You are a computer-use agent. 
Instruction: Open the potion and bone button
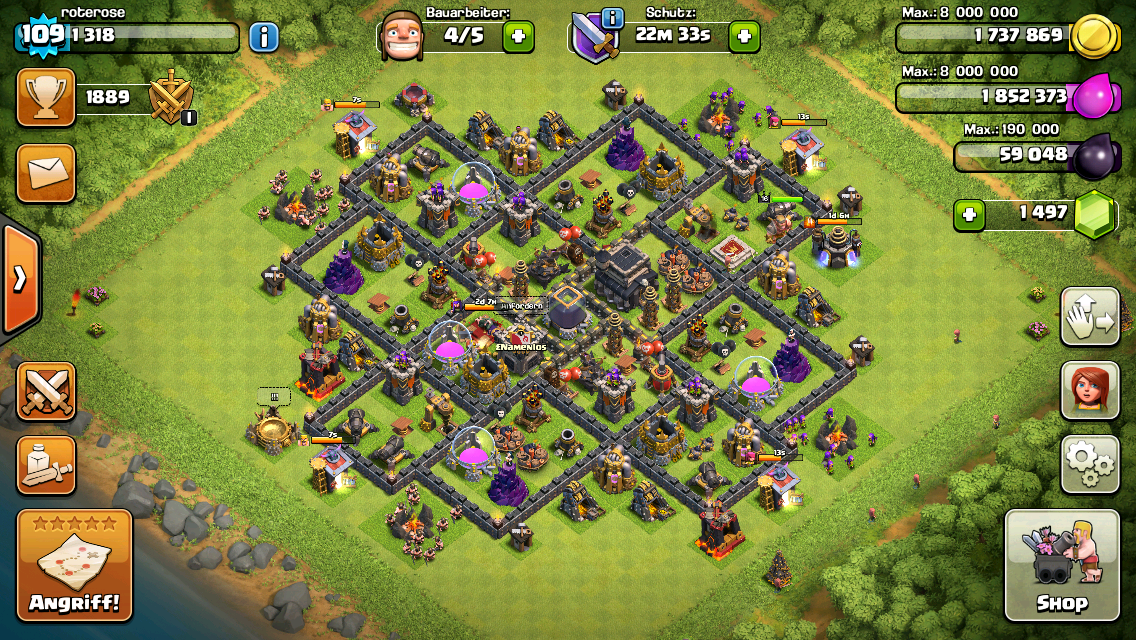tap(46, 464)
